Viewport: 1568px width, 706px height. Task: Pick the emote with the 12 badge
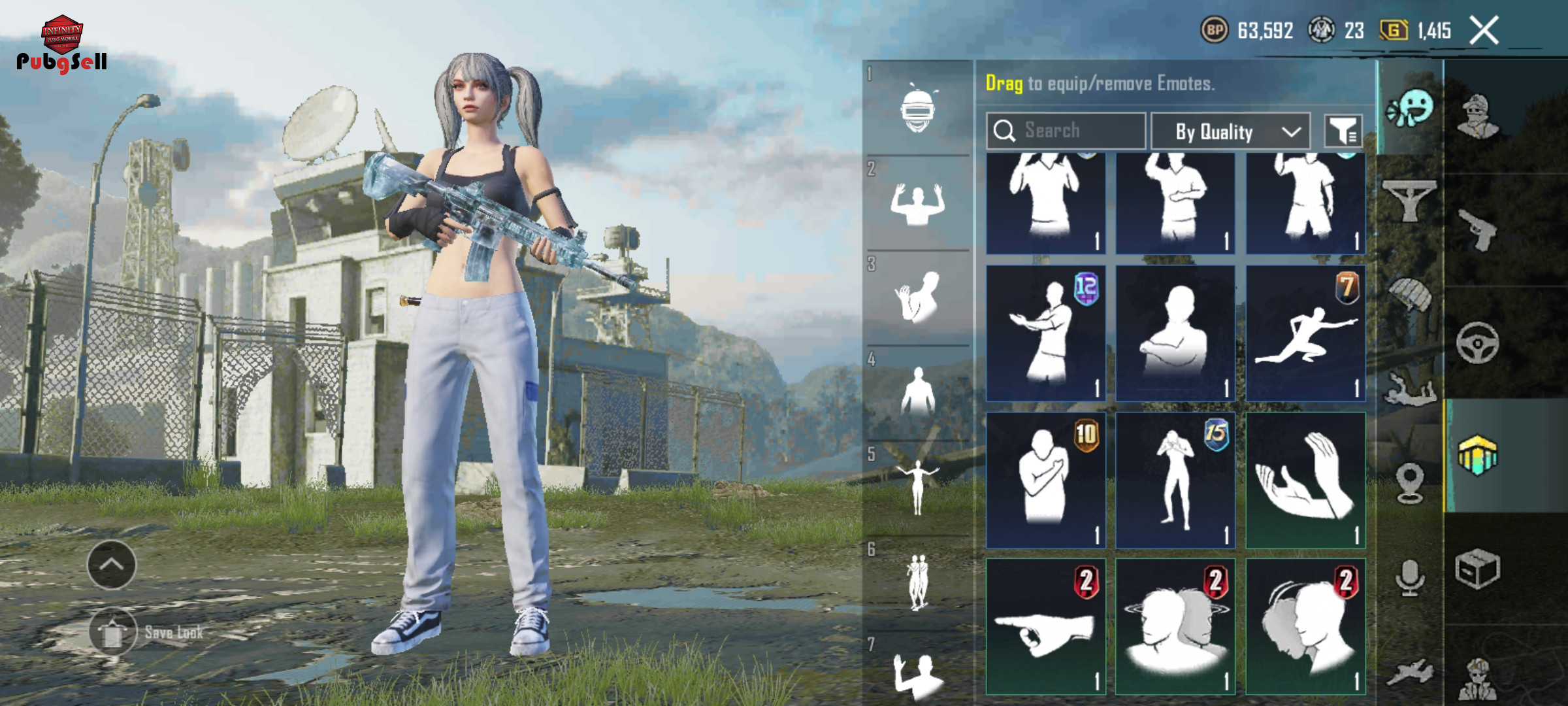[x=1045, y=333]
